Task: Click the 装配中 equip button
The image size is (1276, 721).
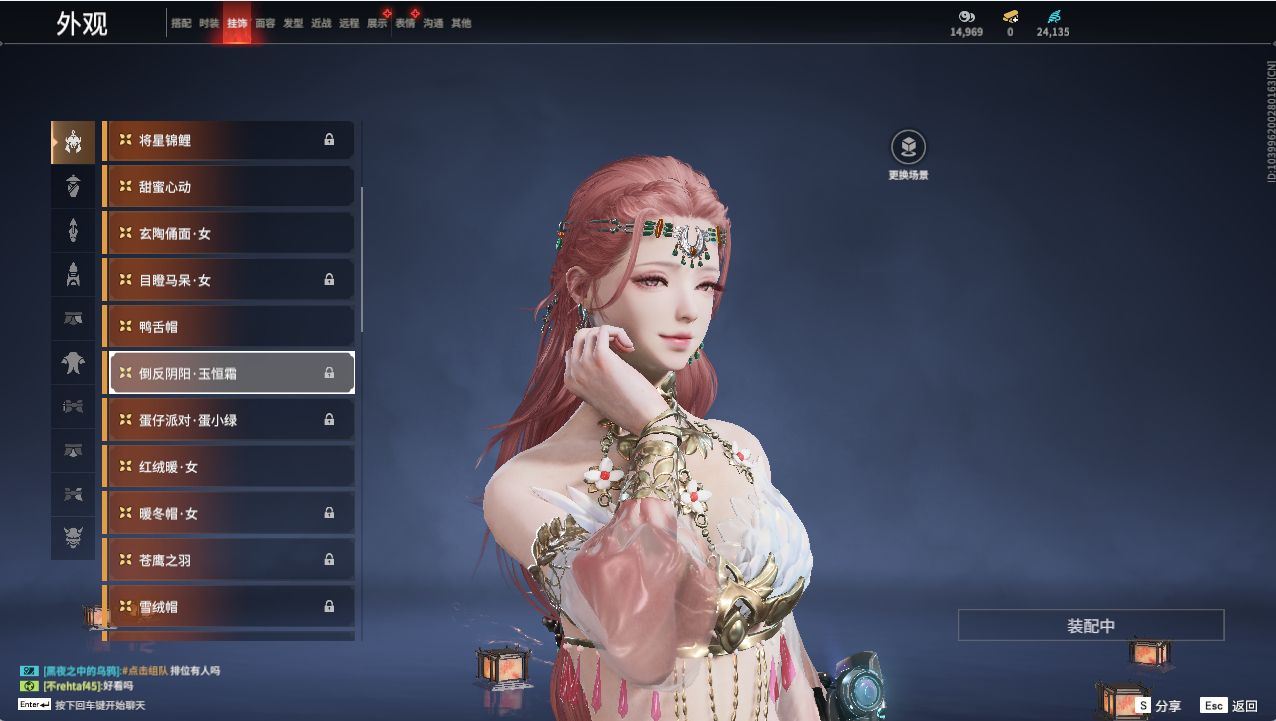Action: (1091, 626)
